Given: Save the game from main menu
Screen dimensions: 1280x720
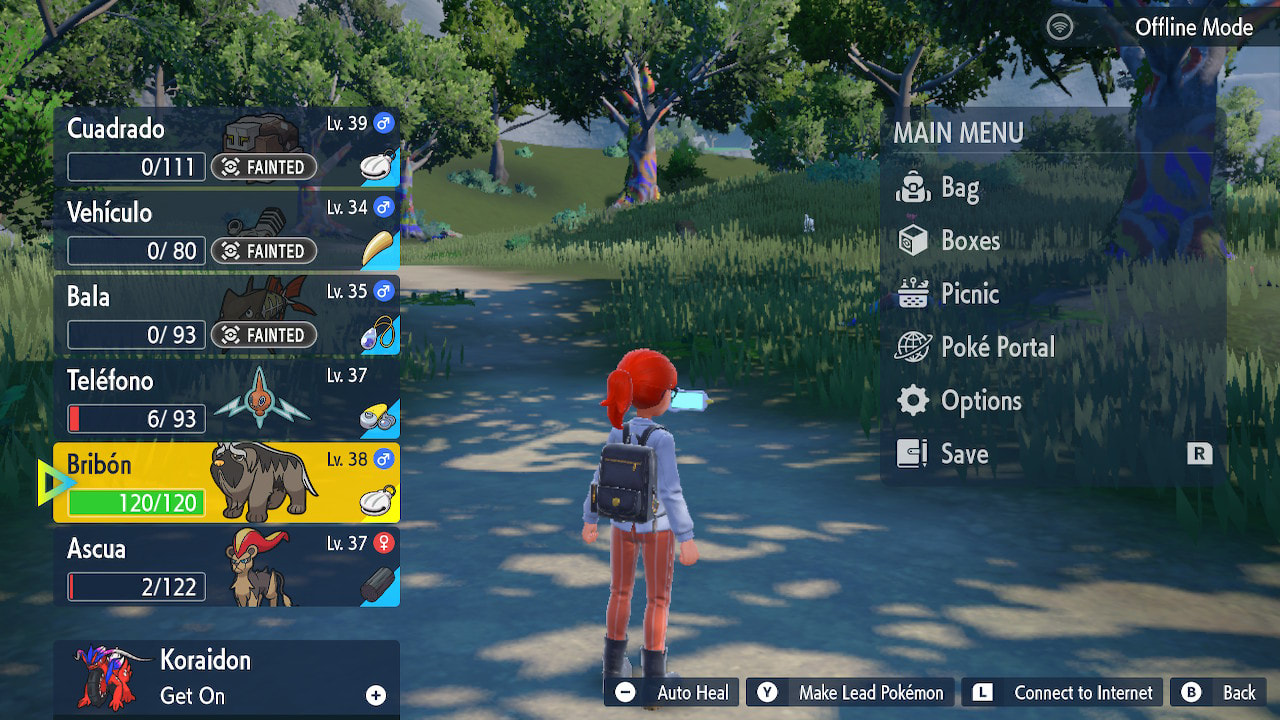Looking at the screenshot, I should [964, 454].
